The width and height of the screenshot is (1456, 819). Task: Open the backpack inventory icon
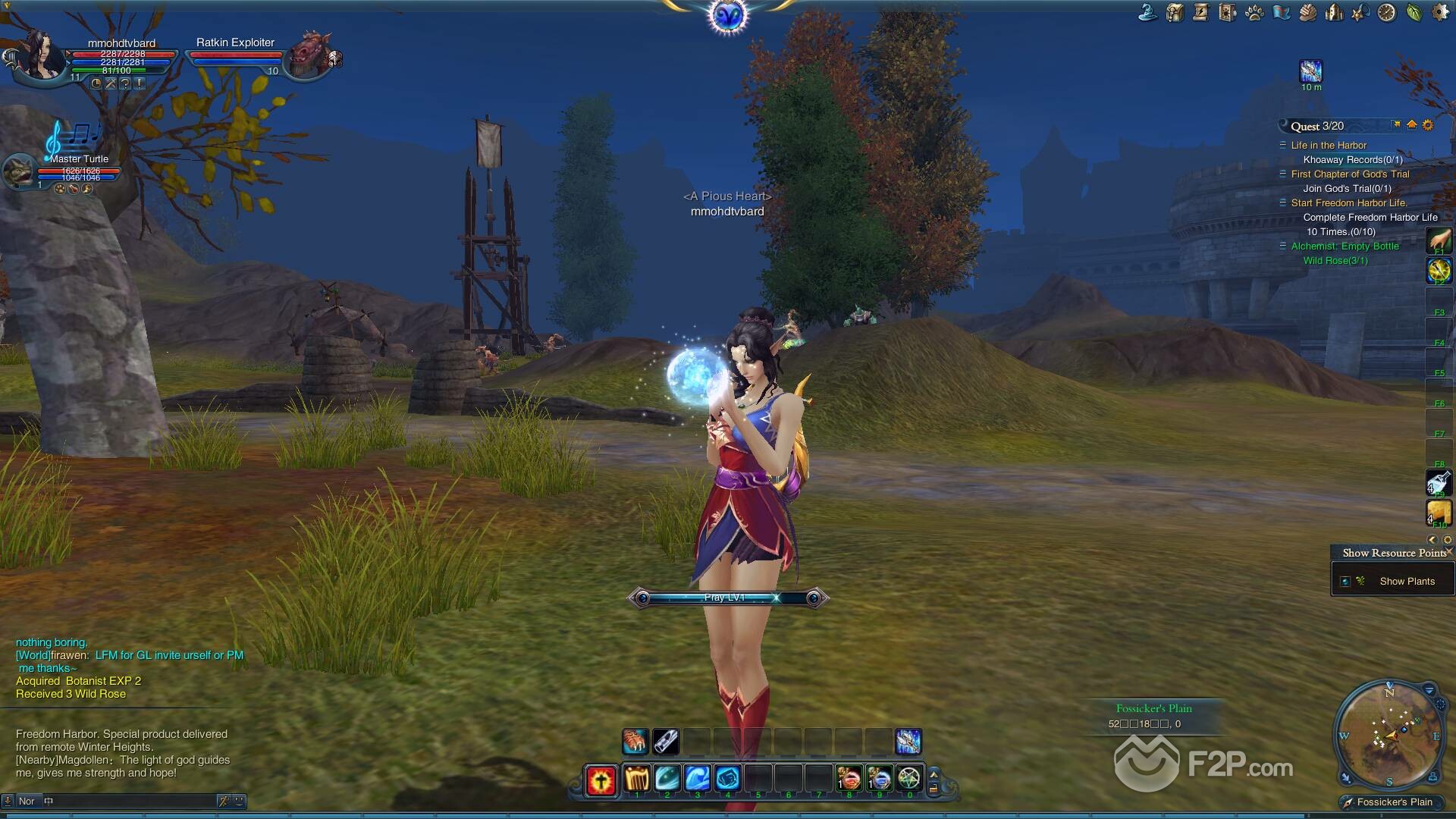[x=1175, y=12]
